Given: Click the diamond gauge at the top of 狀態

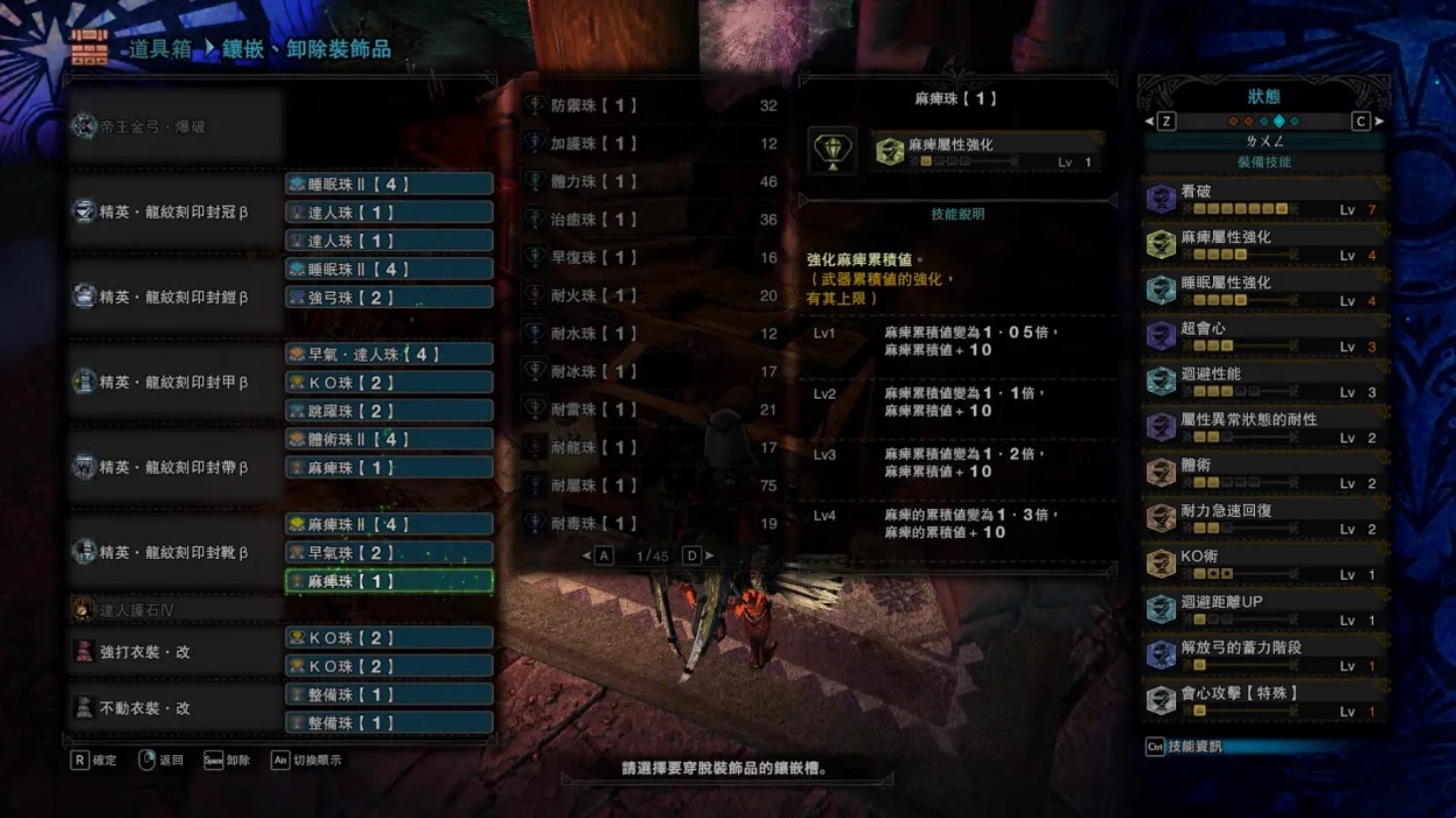Looking at the screenshot, I should [1263, 121].
